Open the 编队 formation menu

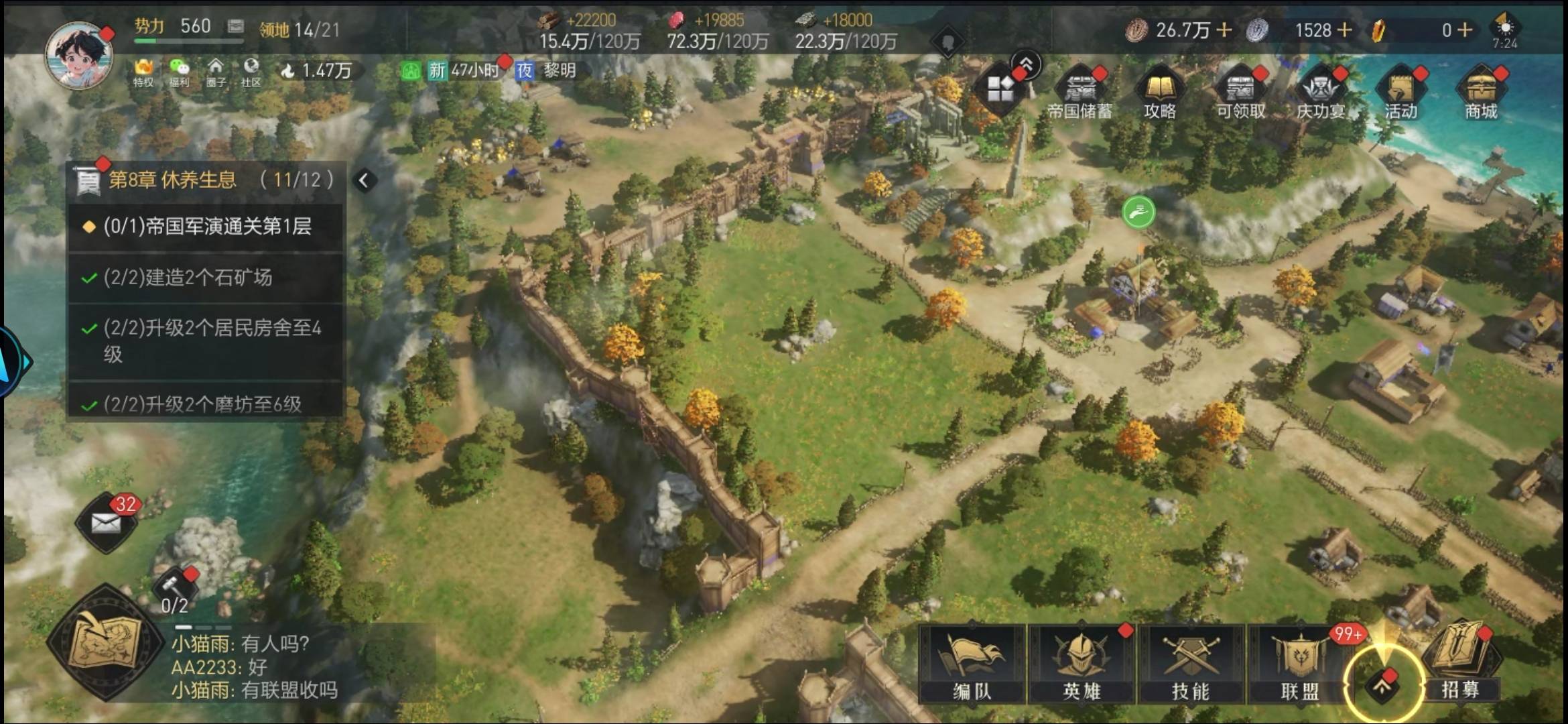972,664
